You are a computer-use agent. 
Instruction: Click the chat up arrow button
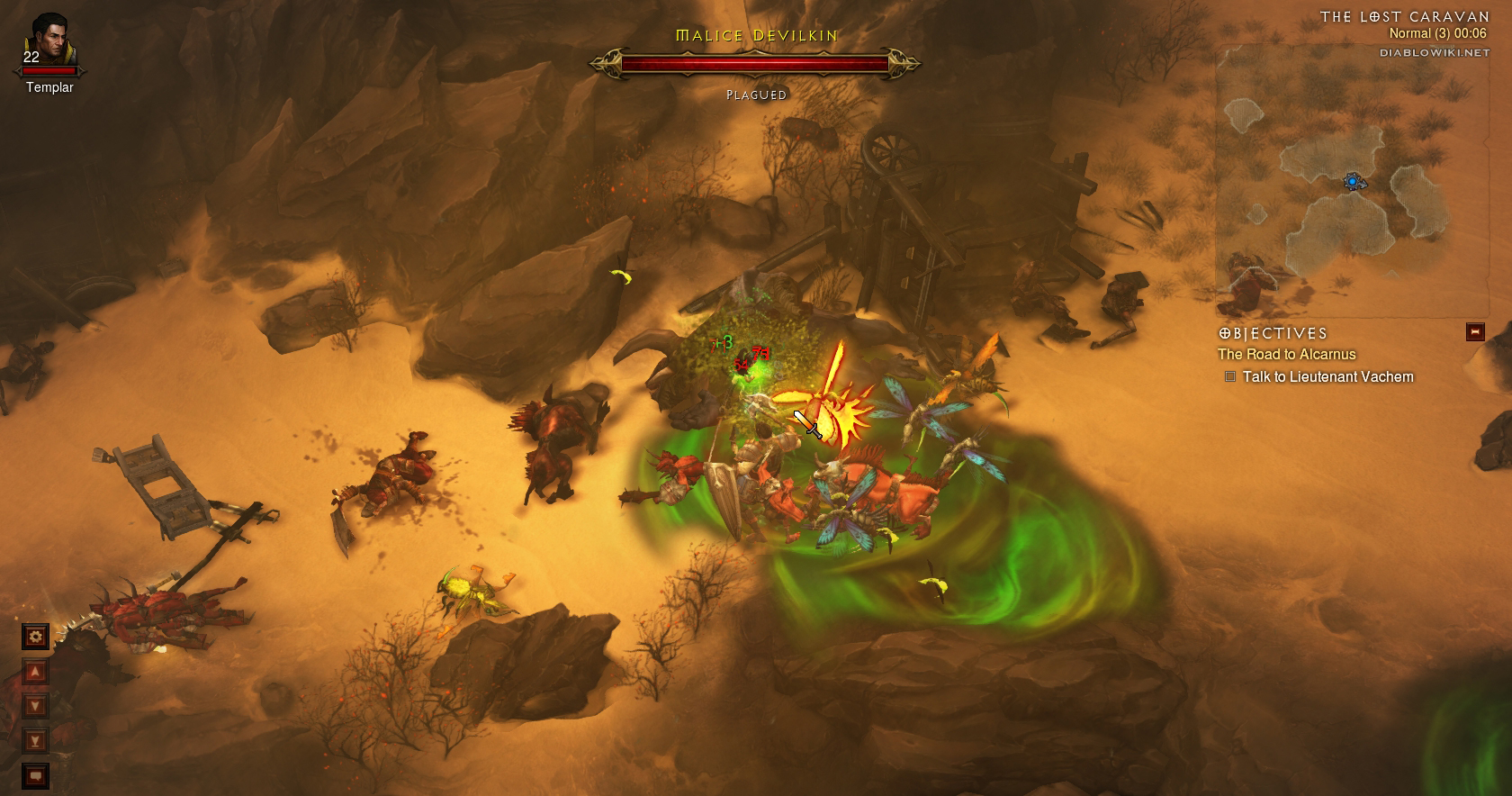35,672
